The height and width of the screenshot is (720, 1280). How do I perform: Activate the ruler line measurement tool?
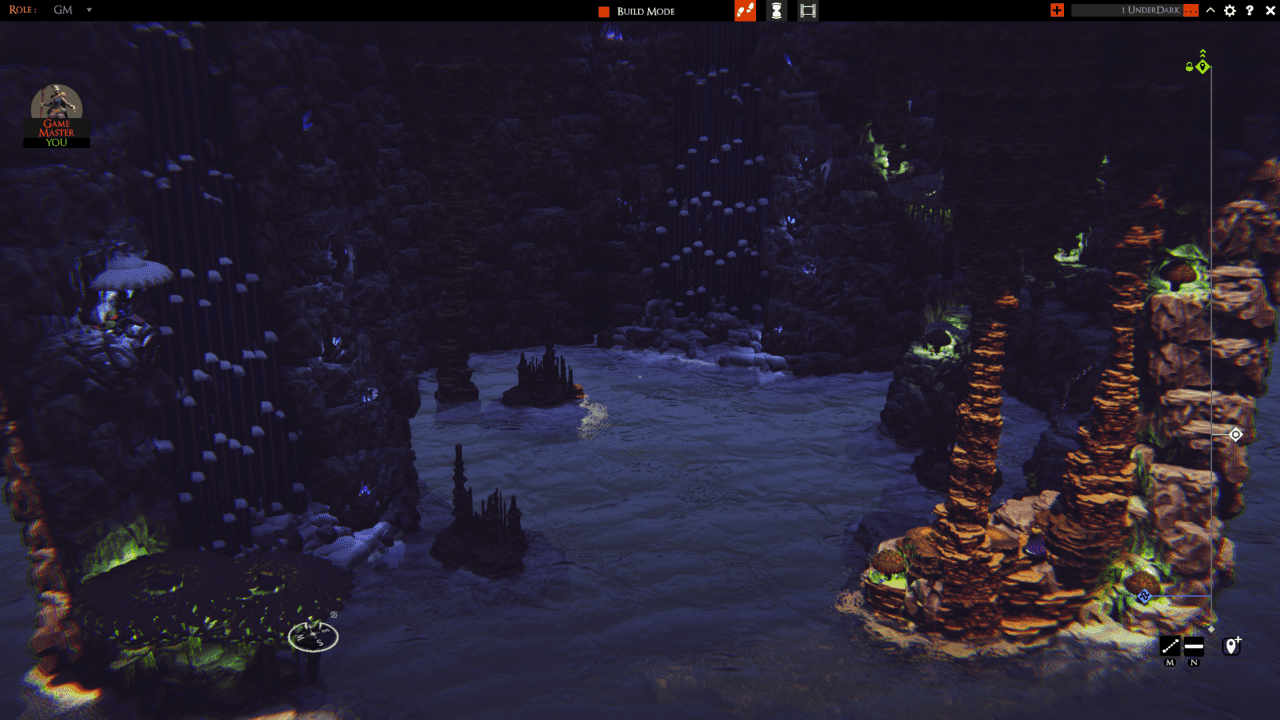(x=1170, y=646)
